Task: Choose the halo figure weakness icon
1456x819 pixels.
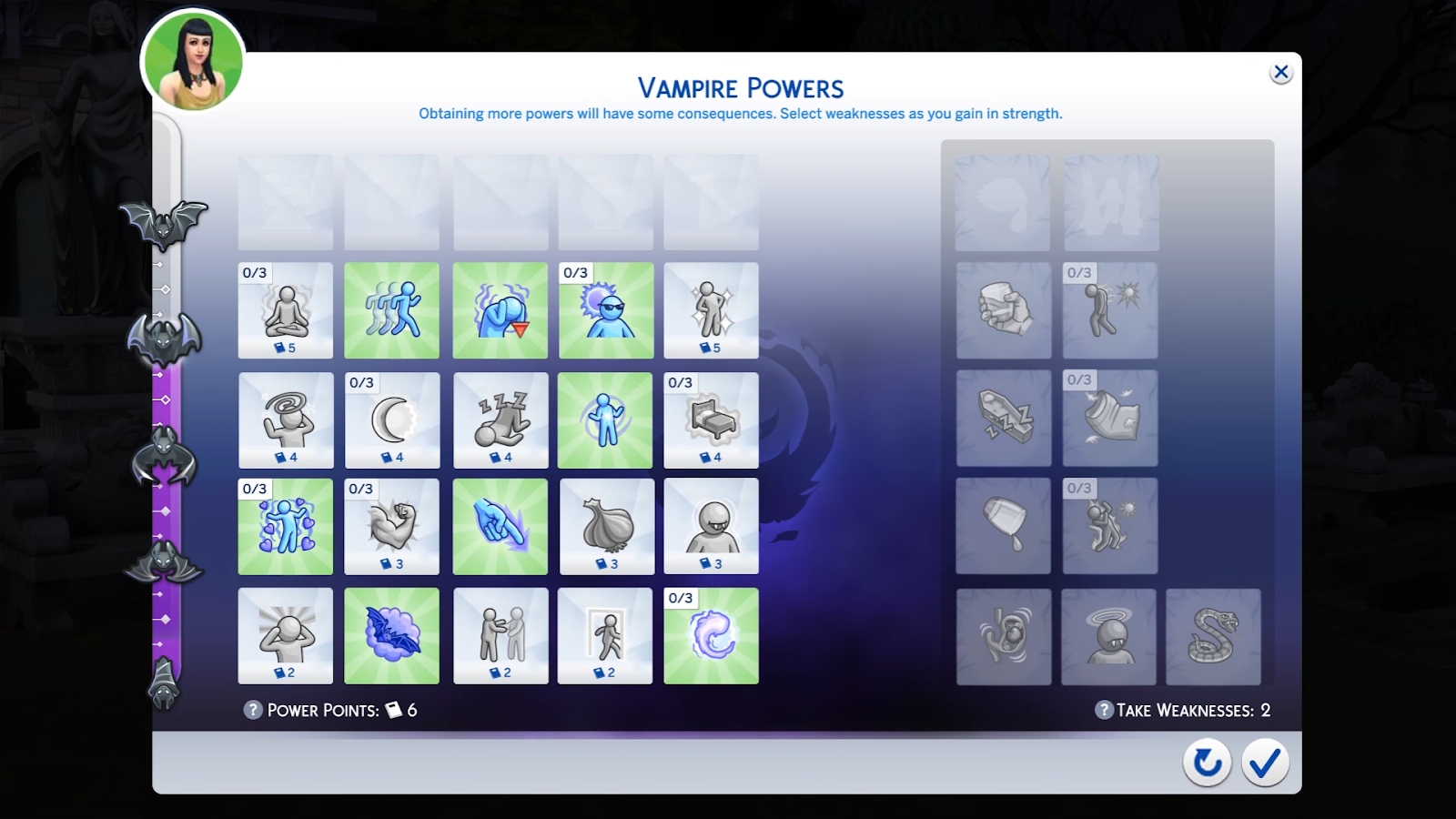Action: (x=1108, y=635)
